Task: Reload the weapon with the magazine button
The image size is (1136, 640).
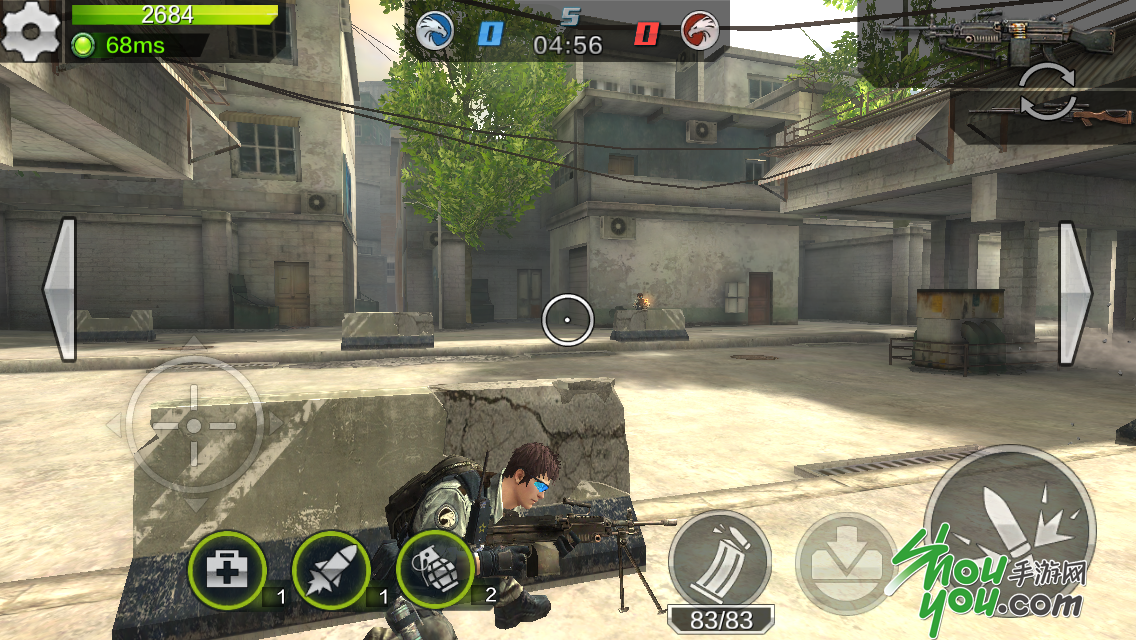Action: click(719, 560)
